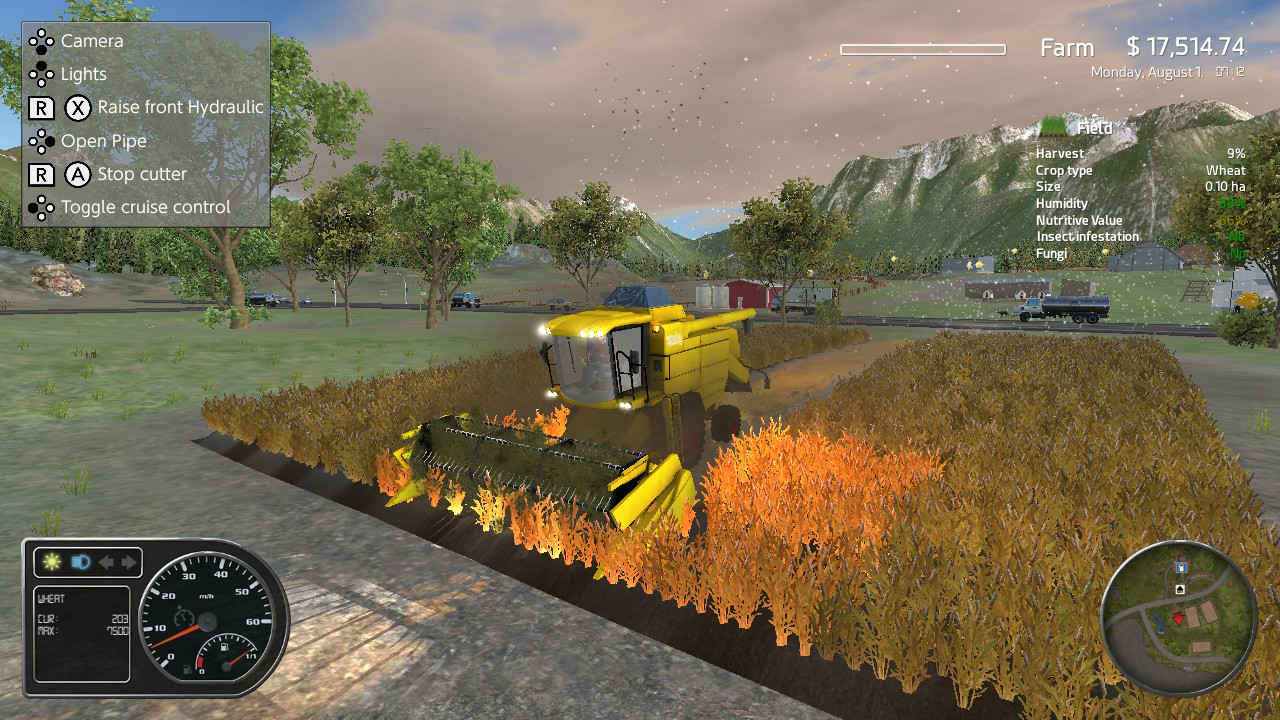Click the Farm label in the header
The image size is (1280, 720).
1067,47
